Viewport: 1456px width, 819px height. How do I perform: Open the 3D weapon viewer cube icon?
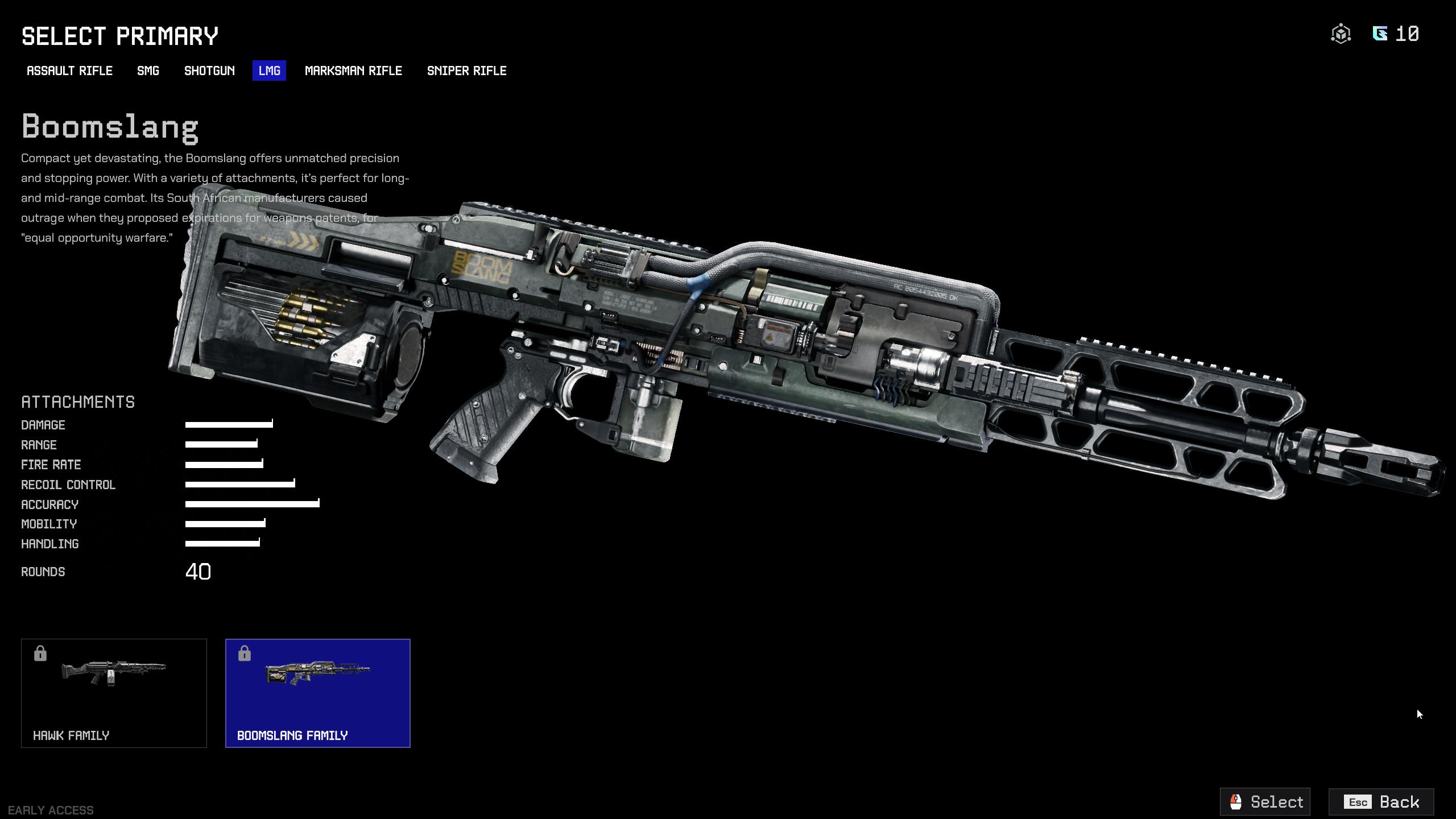point(1341,34)
